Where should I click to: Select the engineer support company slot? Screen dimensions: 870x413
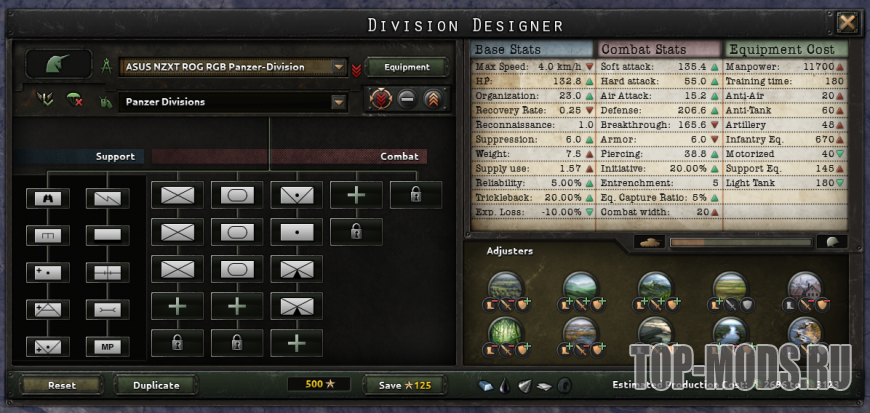click(47, 235)
